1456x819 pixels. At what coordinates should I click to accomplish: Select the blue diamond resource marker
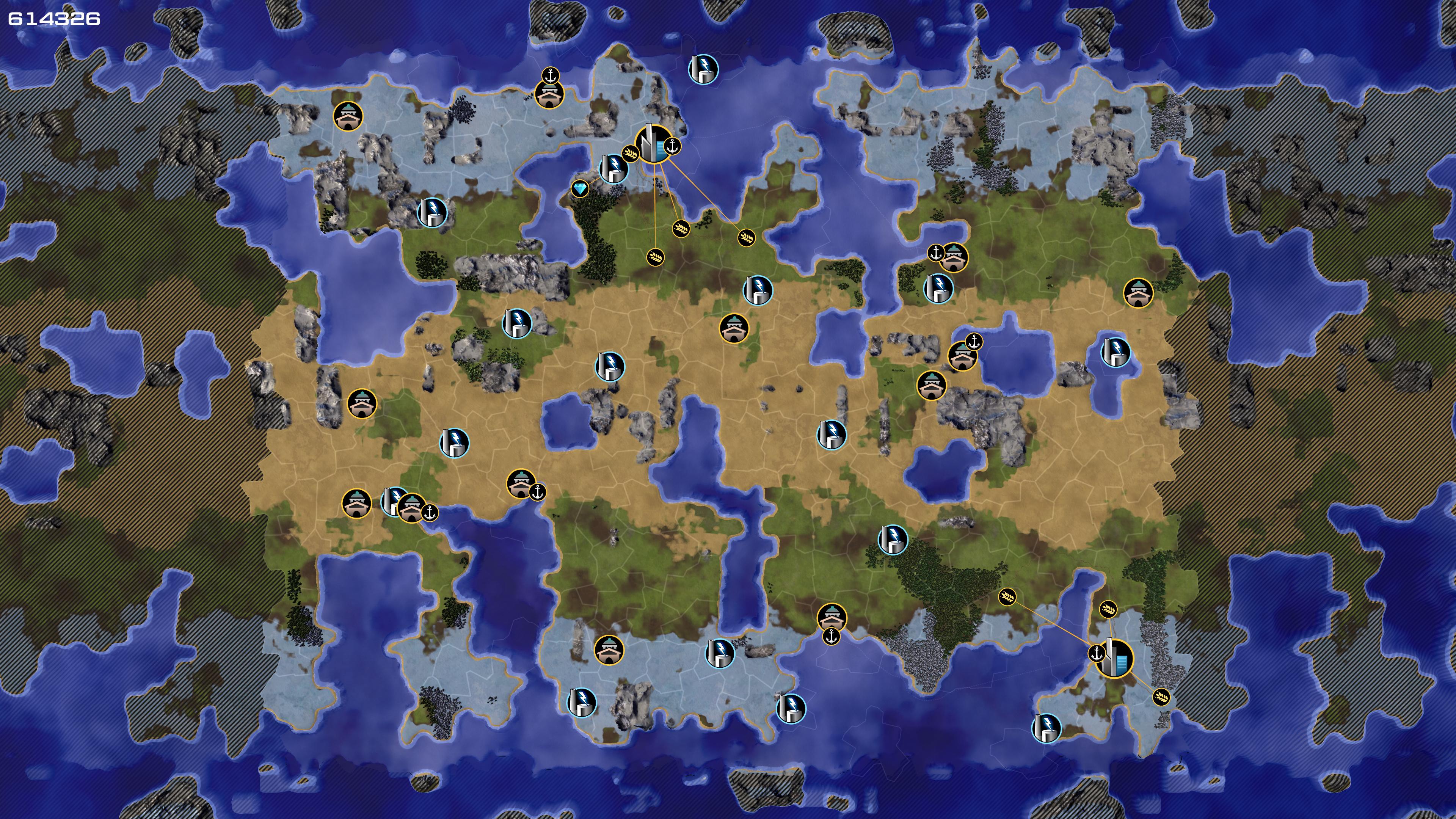point(580,188)
